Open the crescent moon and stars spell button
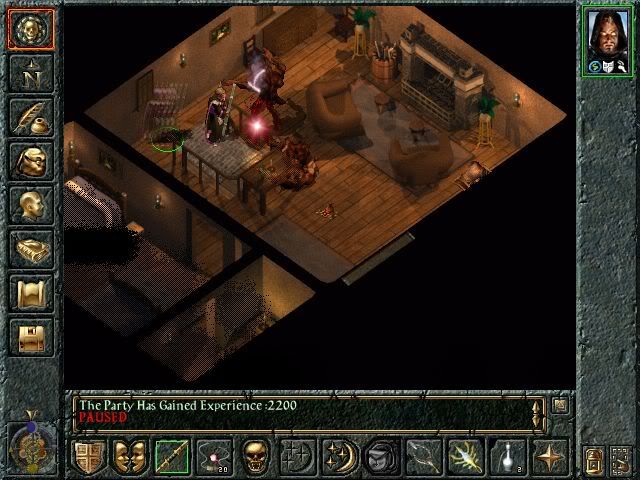 (336, 458)
